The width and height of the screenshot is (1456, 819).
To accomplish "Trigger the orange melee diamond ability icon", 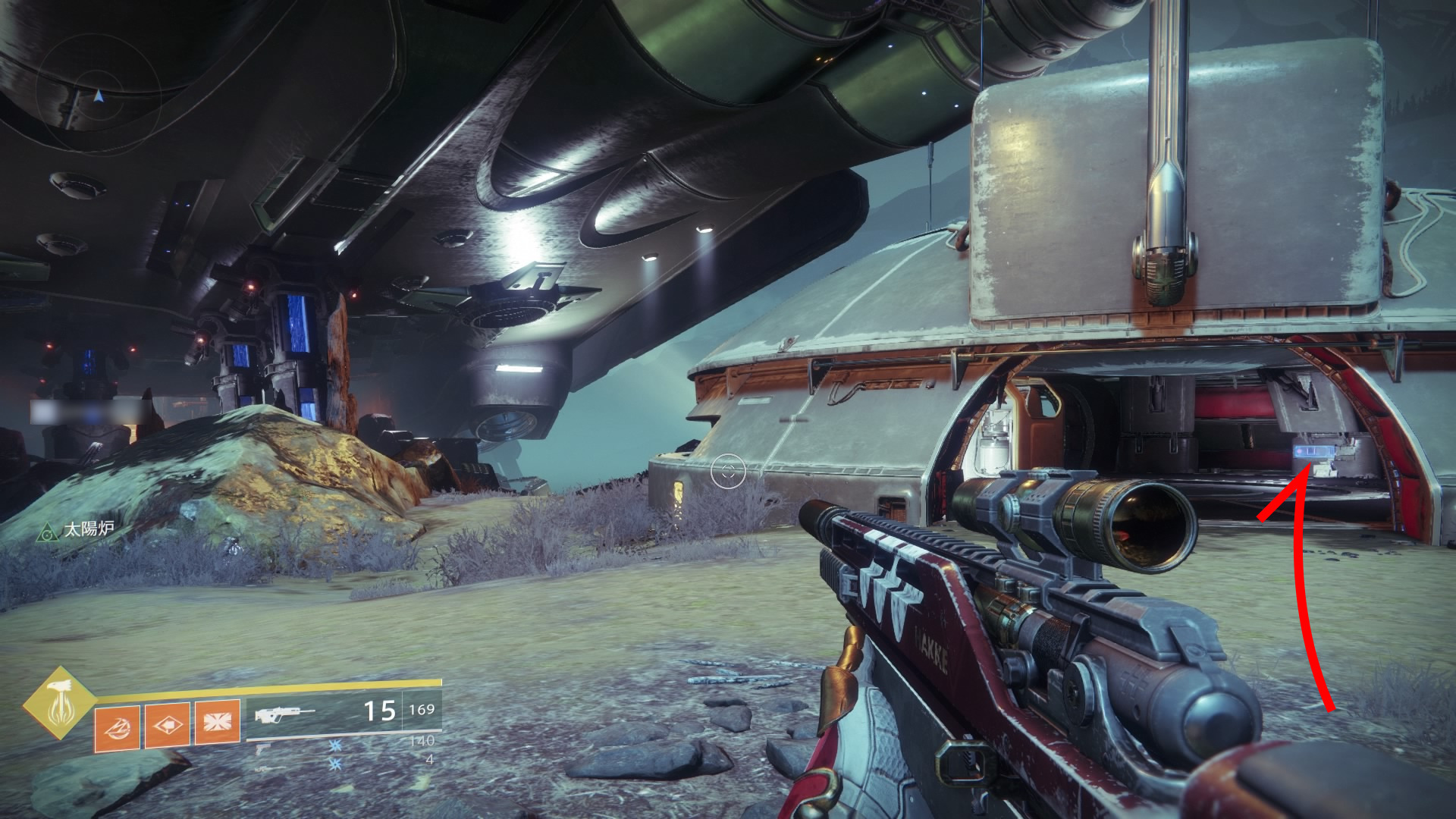I will pos(167,724).
